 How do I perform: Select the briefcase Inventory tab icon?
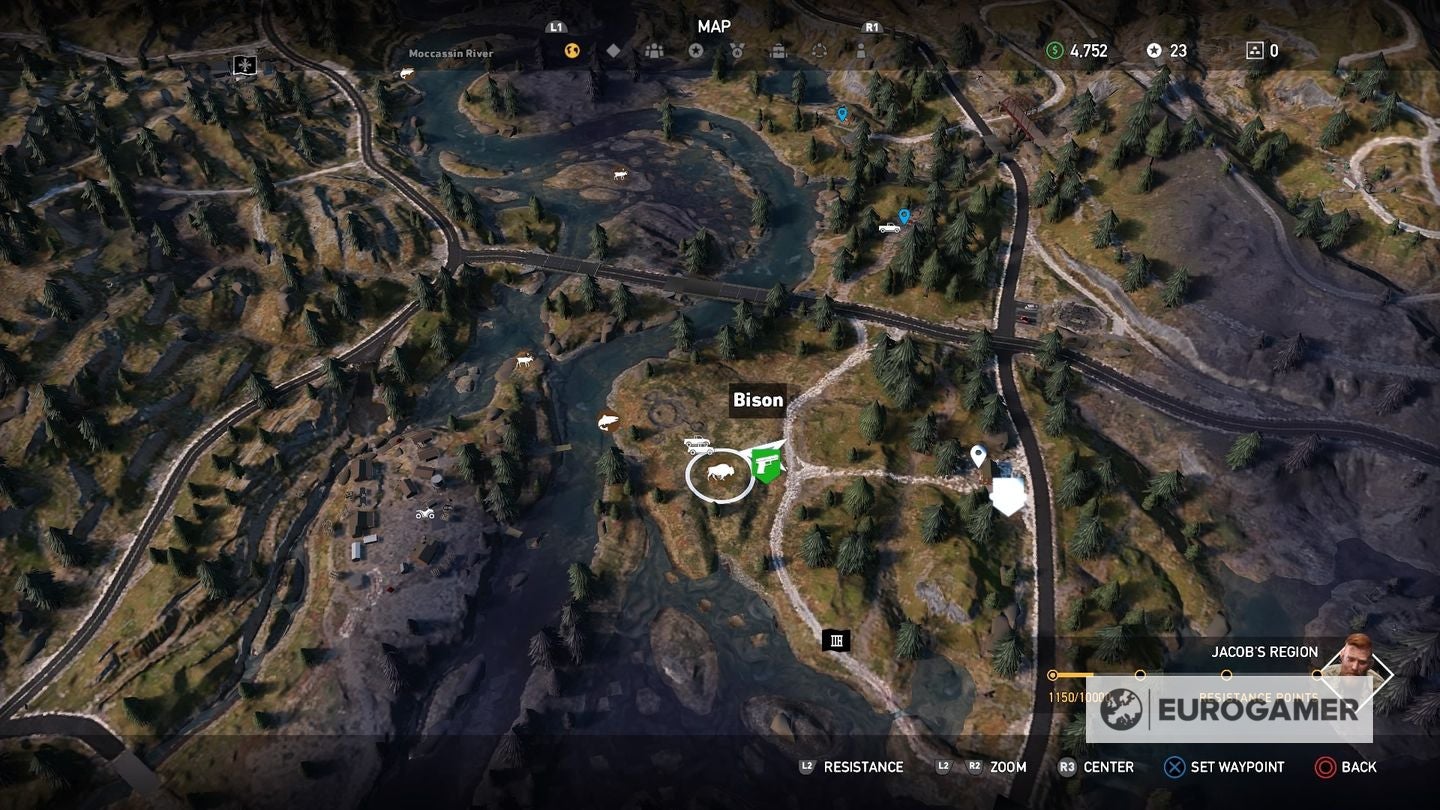pyautogui.click(x=778, y=51)
